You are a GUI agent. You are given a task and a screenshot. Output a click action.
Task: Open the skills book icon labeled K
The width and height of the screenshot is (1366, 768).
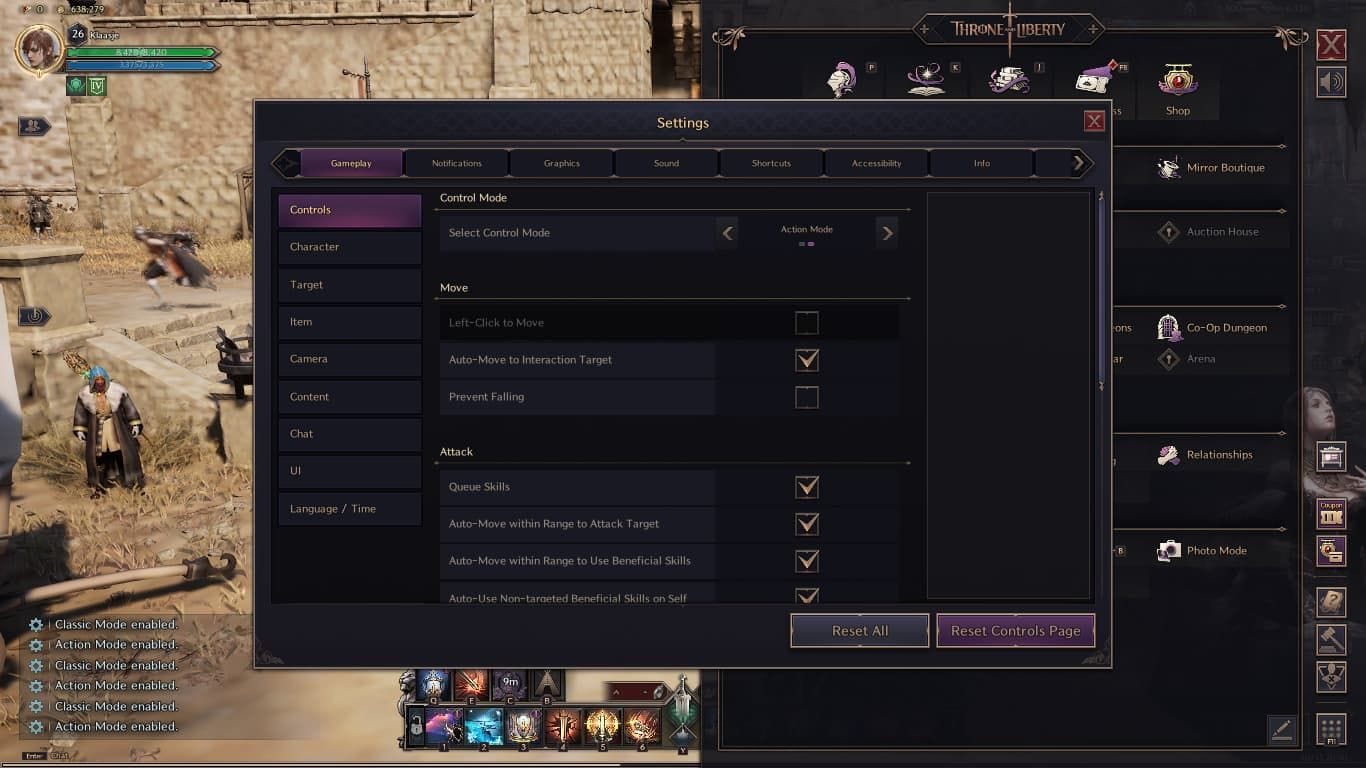927,80
